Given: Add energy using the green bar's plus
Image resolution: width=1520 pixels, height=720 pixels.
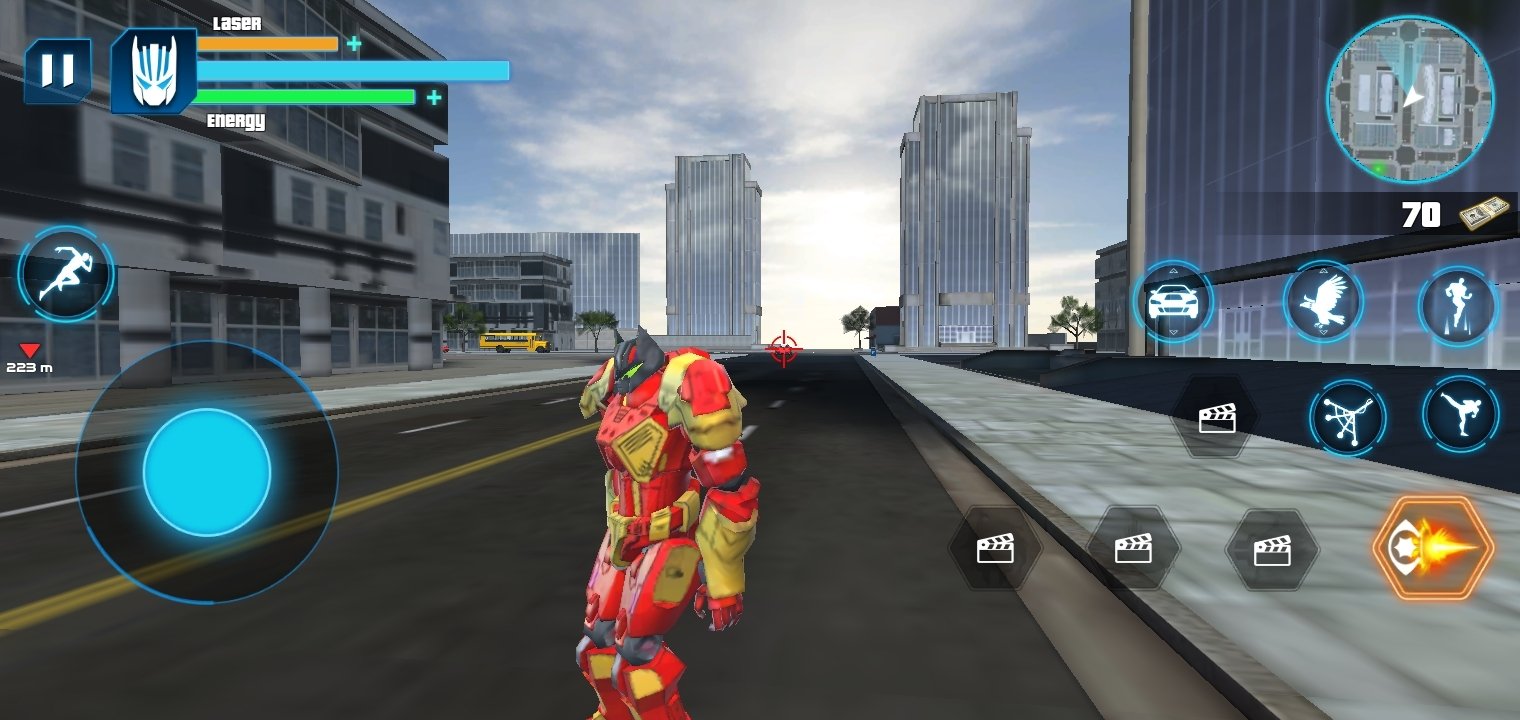Looking at the screenshot, I should (434, 97).
